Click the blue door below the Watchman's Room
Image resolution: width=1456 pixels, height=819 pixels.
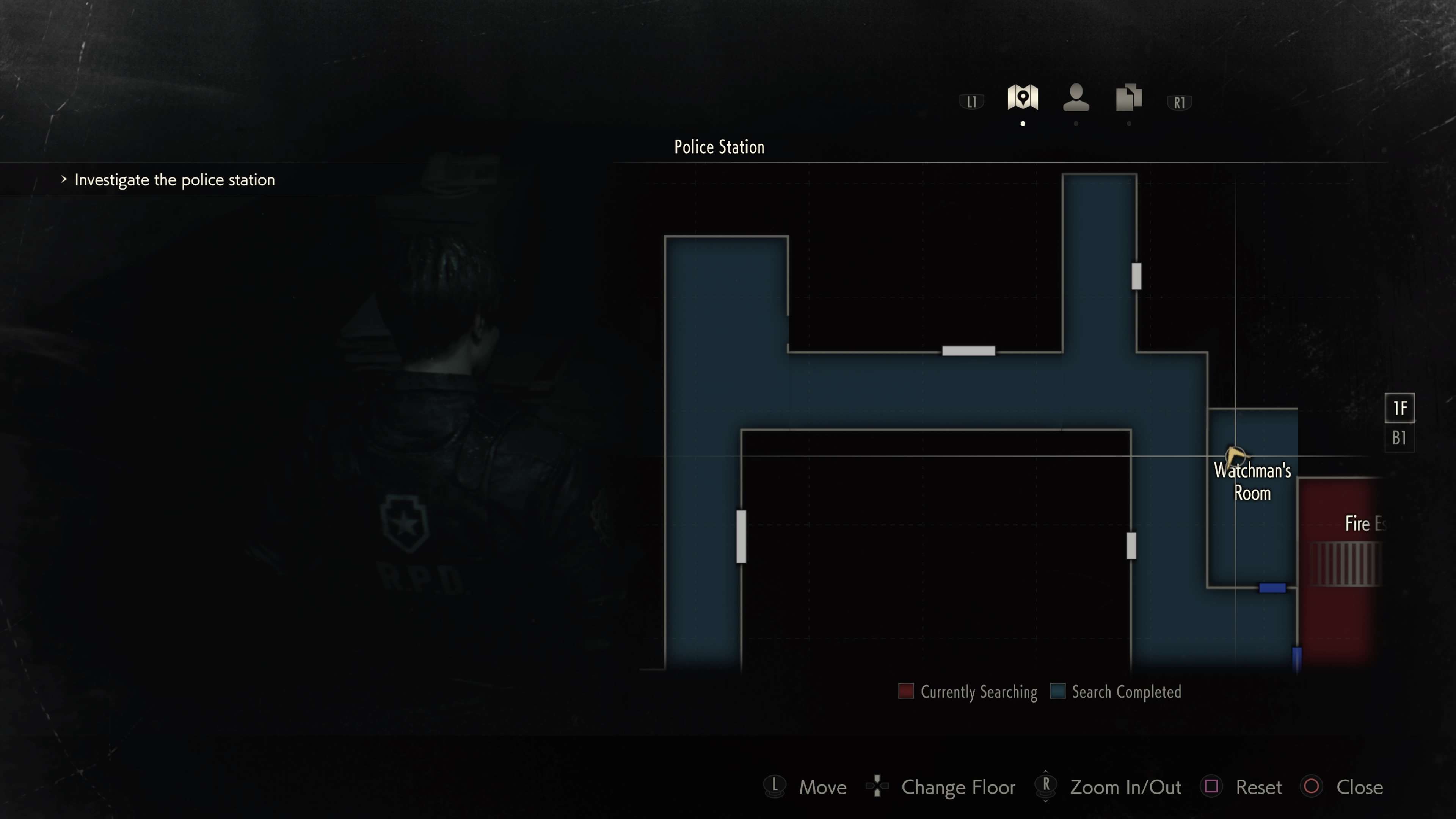point(1272,588)
